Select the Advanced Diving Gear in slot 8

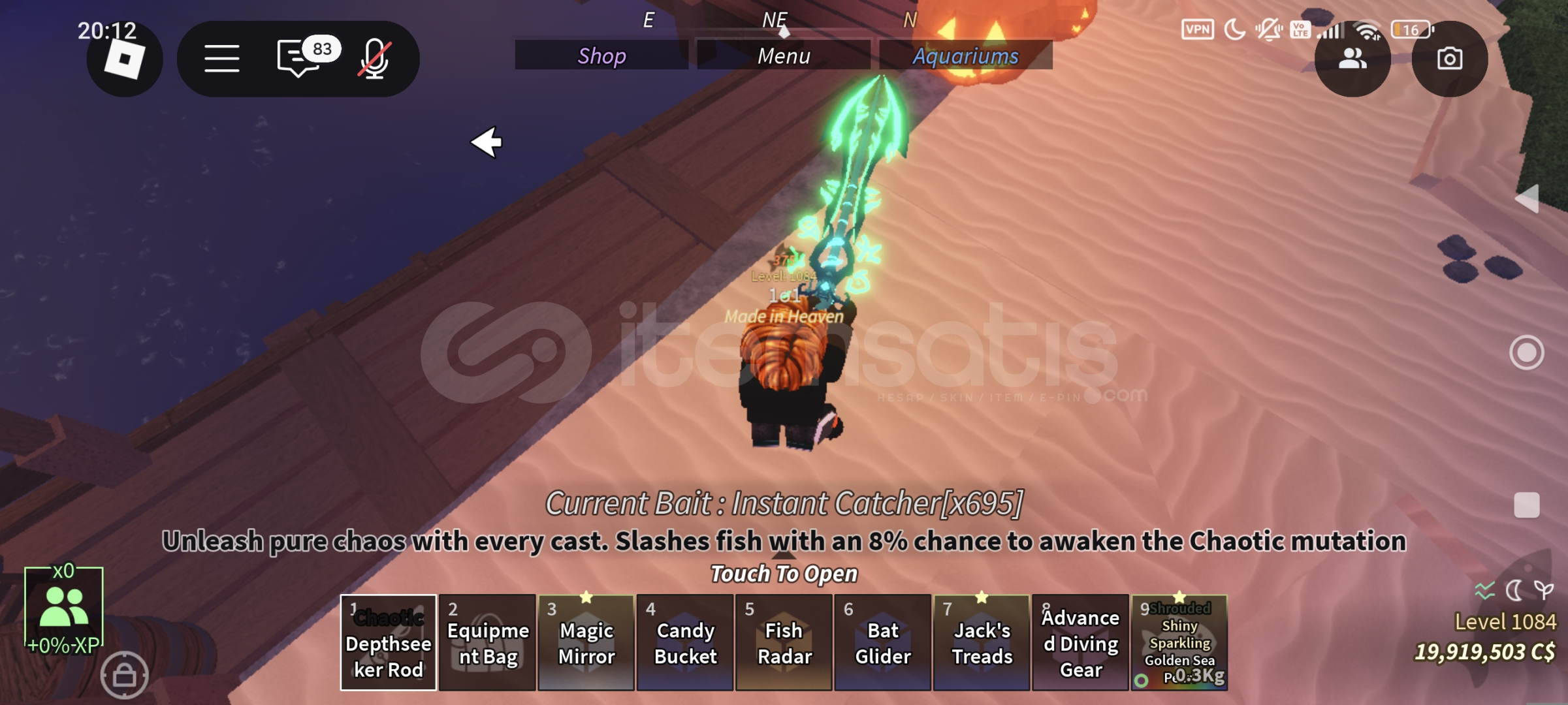1081,643
